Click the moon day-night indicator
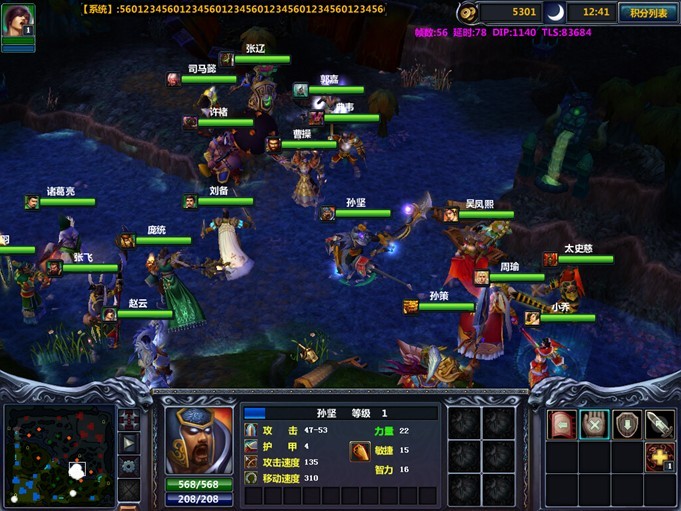 coord(553,13)
